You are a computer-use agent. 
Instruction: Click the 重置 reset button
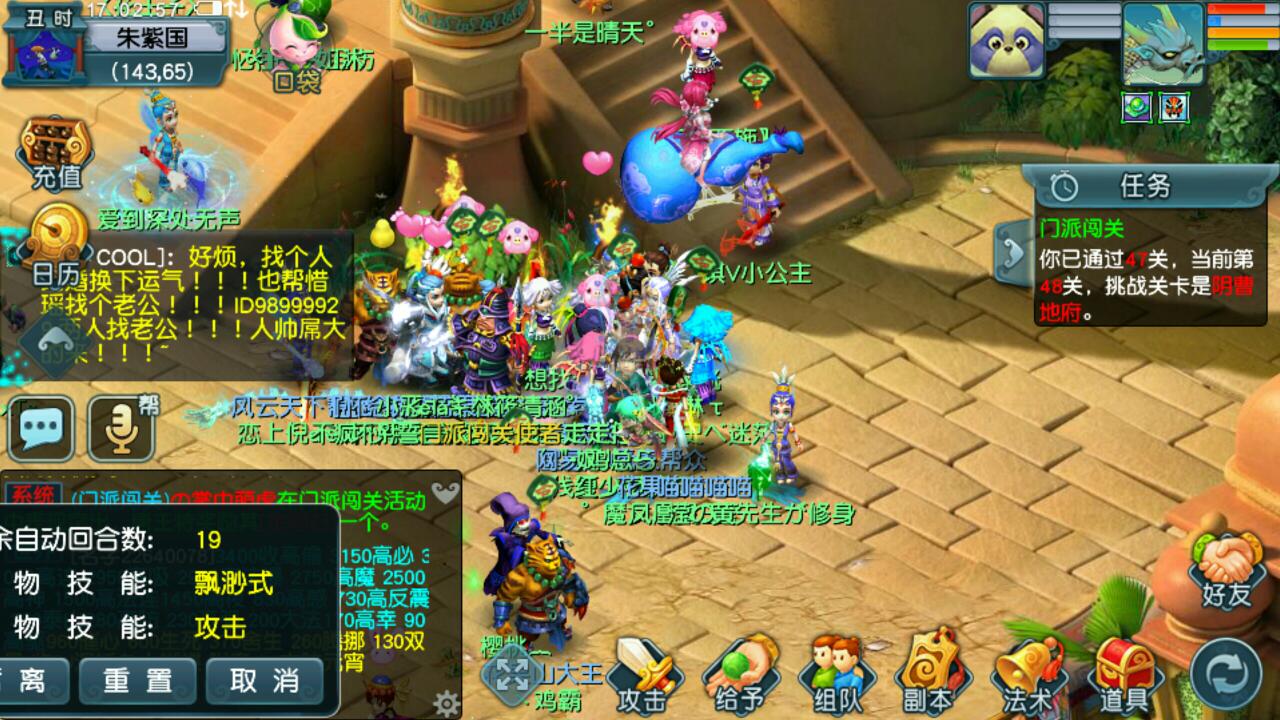[x=139, y=681]
